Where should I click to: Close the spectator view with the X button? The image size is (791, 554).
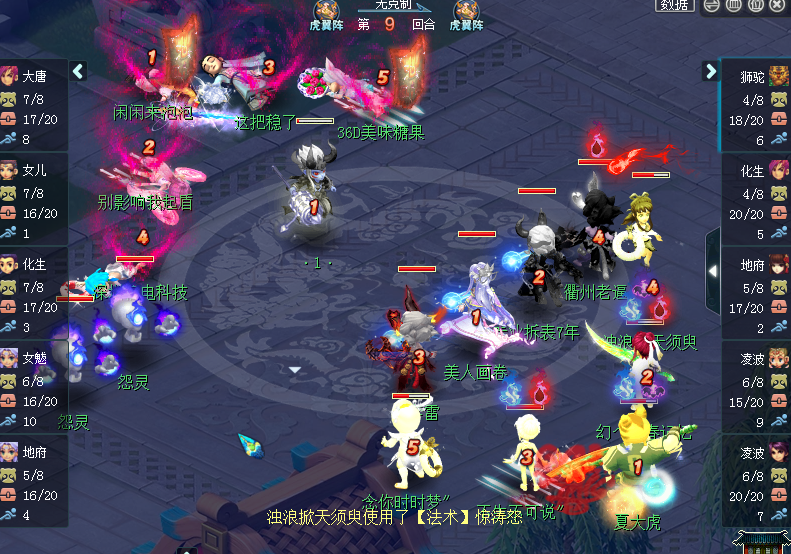778,6
